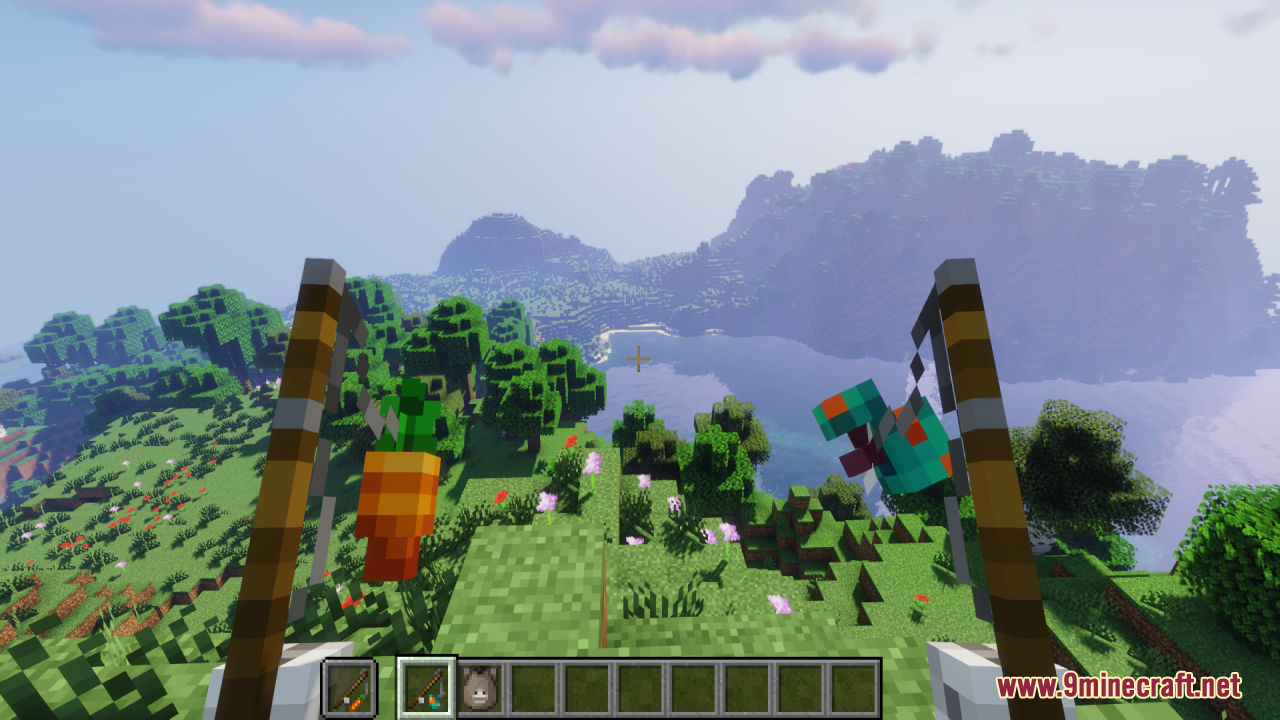The width and height of the screenshot is (1280, 720).
Task: Select the carrot on a stick slot
Action: coord(349,687)
